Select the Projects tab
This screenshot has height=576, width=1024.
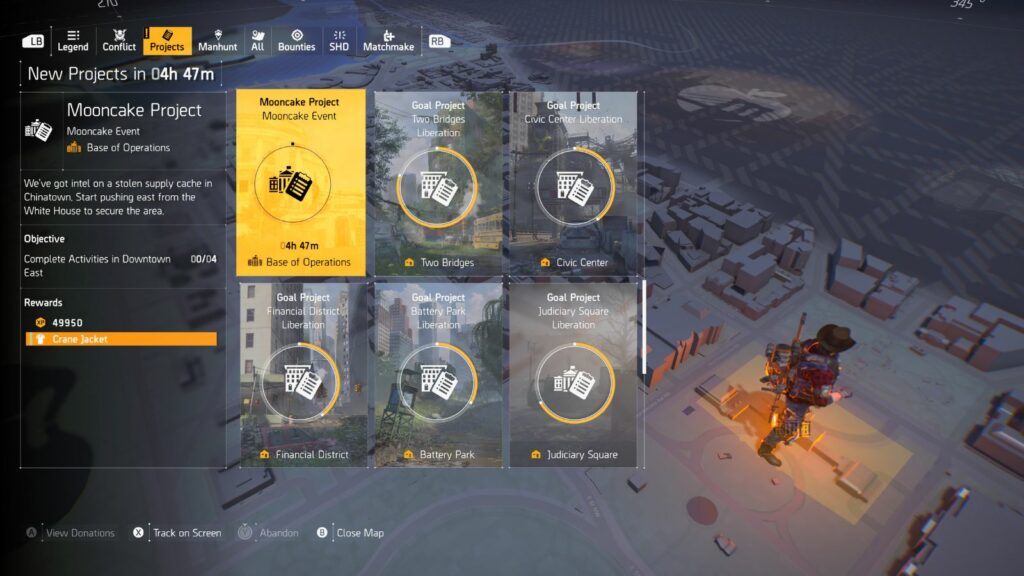[166, 41]
